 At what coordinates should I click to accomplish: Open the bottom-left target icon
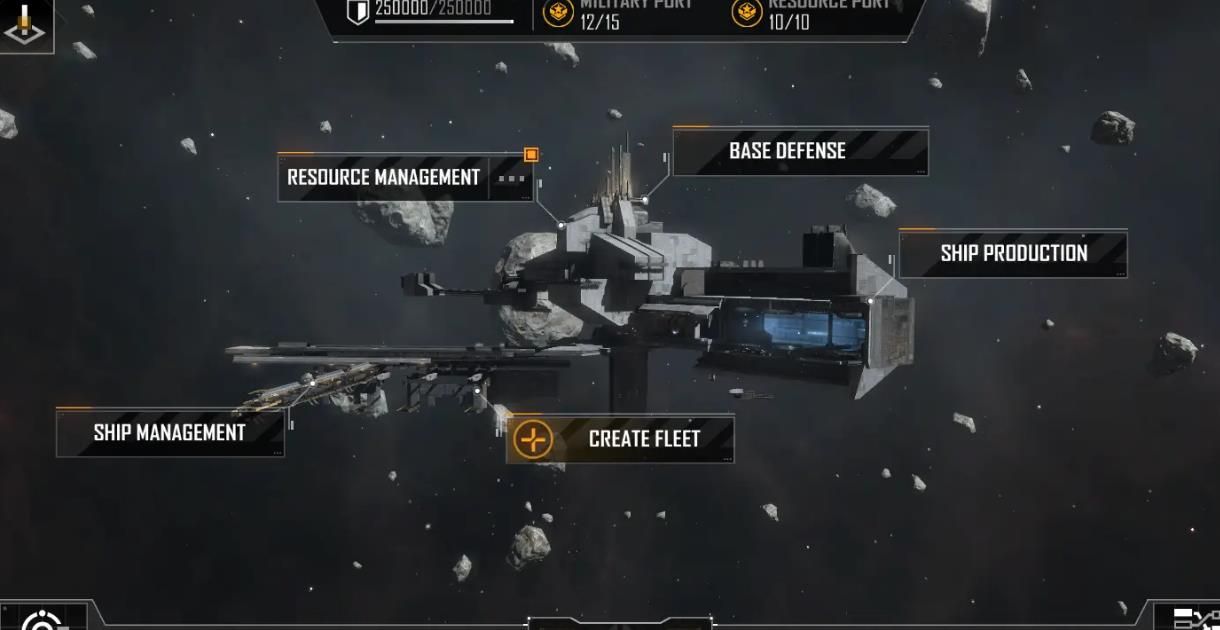click(42, 620)
